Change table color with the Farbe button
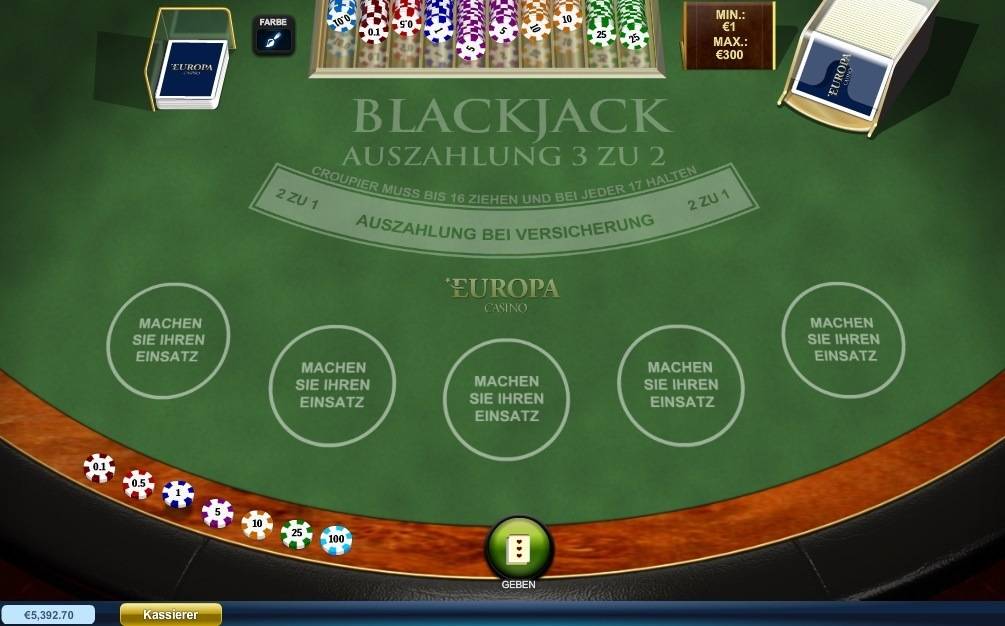 pos(273,35)
